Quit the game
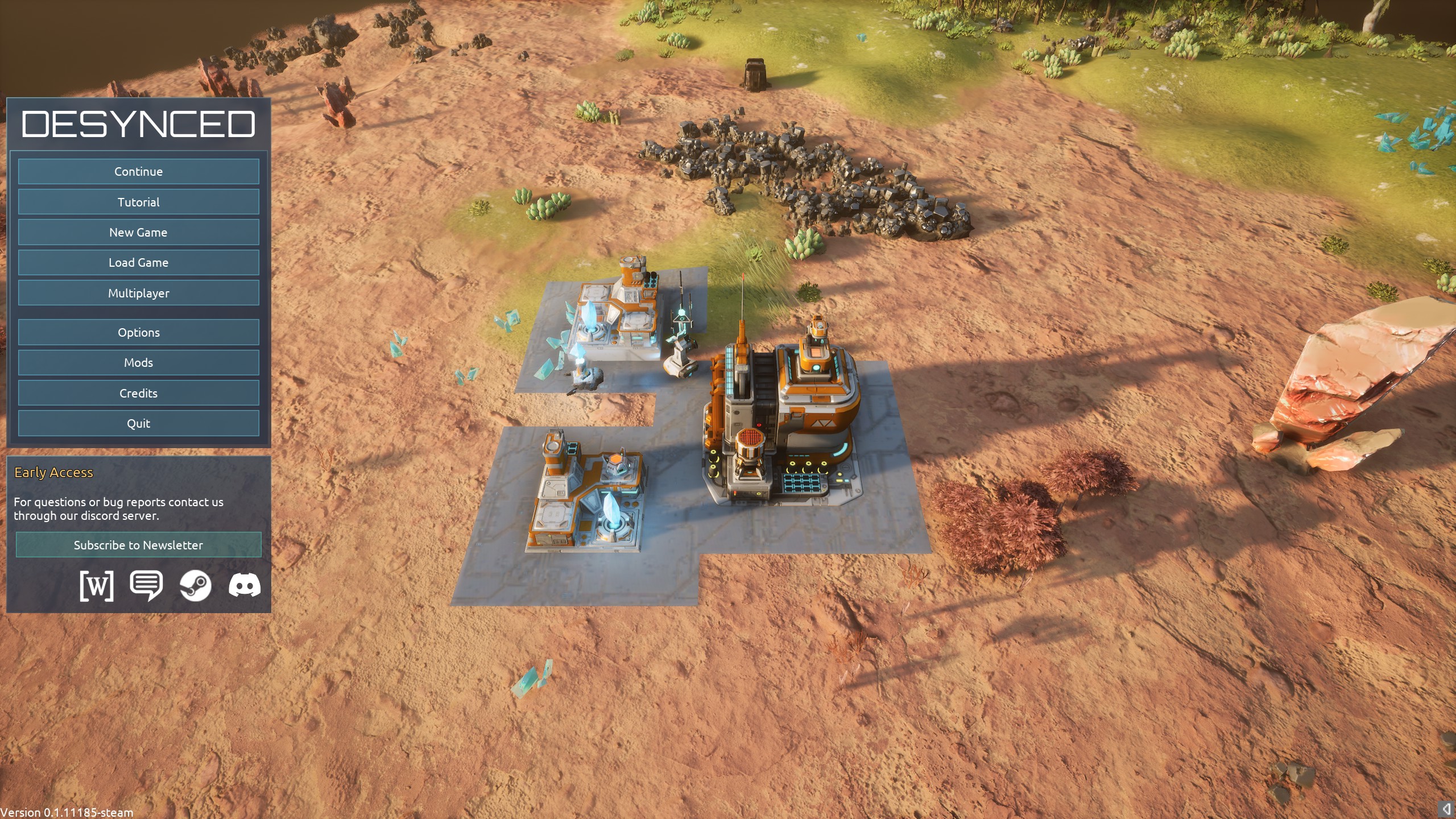This screenshot has height=819, width=1456. 138,424
